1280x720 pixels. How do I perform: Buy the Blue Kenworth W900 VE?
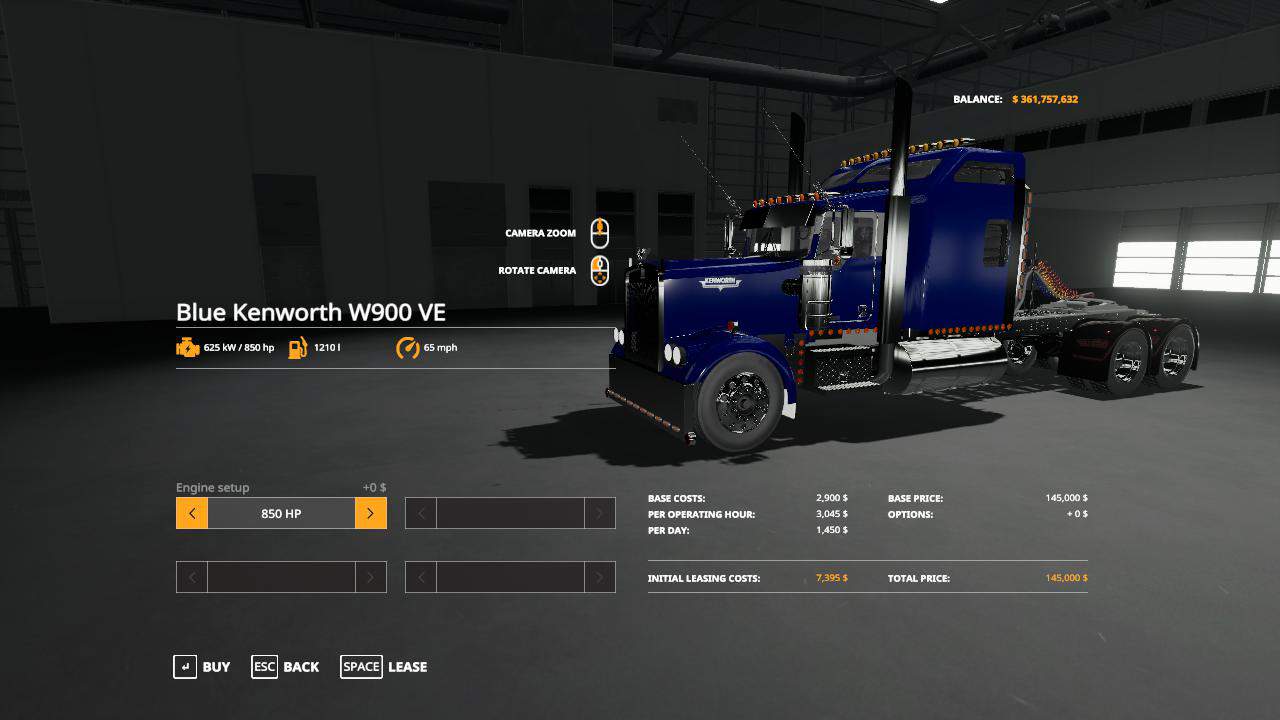tap(202, 667)
